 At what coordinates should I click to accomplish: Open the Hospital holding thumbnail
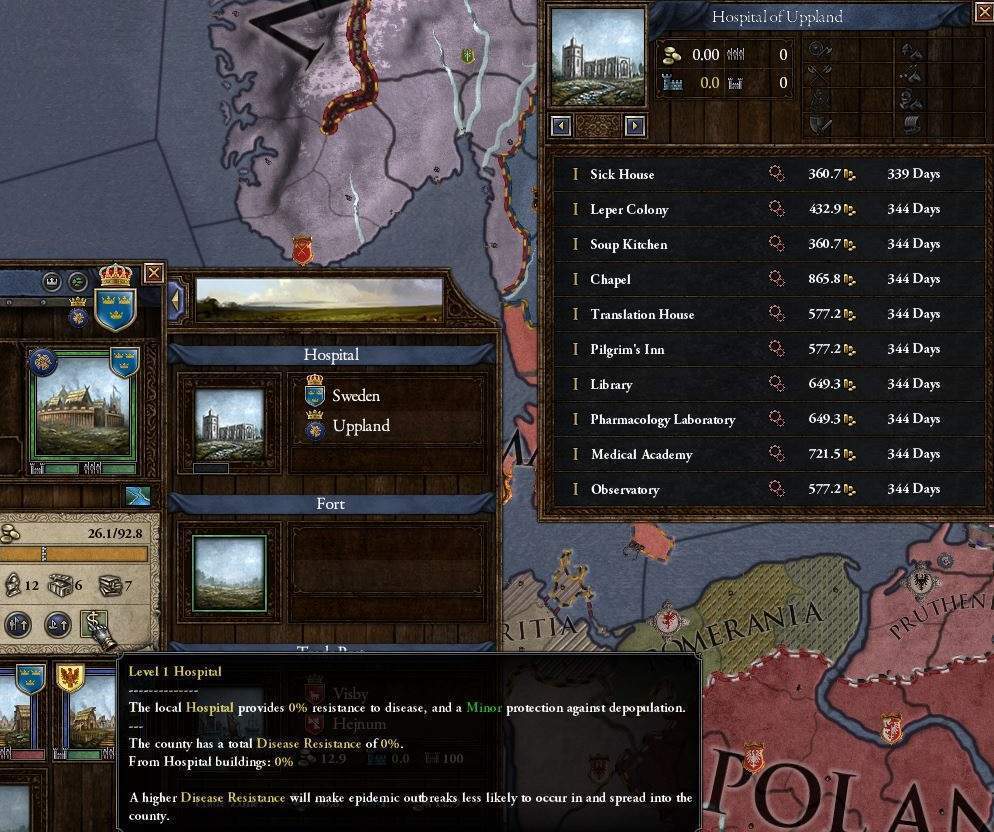coord(230,424)
